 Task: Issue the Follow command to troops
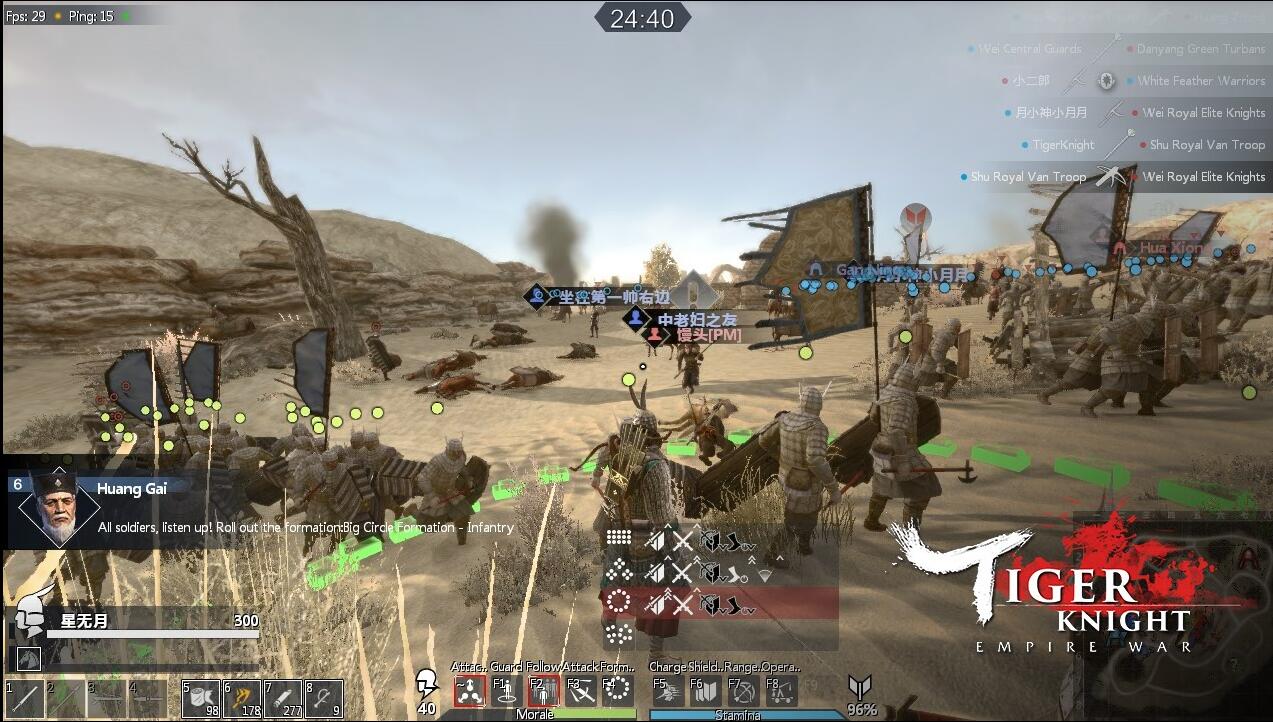[x=543, y=690]
